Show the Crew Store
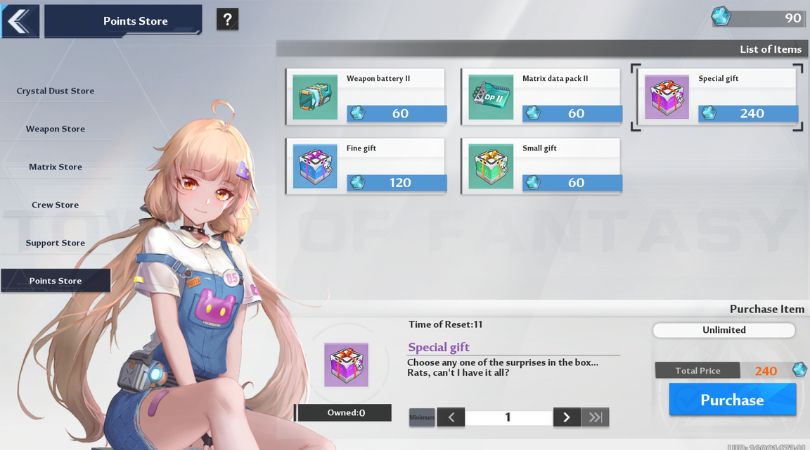The image size is (810, 450). click(55, 205)
